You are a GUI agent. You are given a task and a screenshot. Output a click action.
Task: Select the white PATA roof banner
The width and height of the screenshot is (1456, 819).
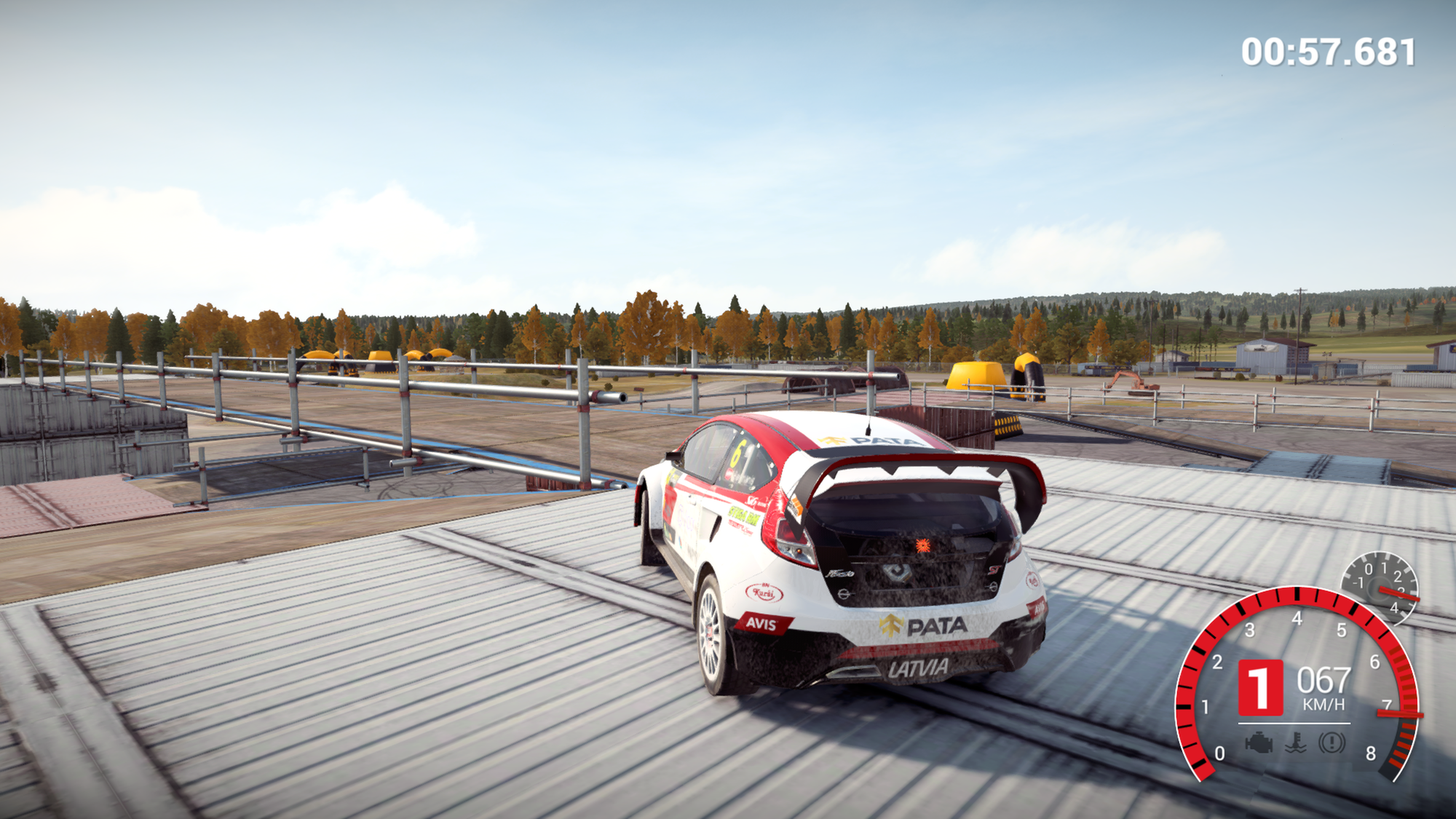click(878, 442)
